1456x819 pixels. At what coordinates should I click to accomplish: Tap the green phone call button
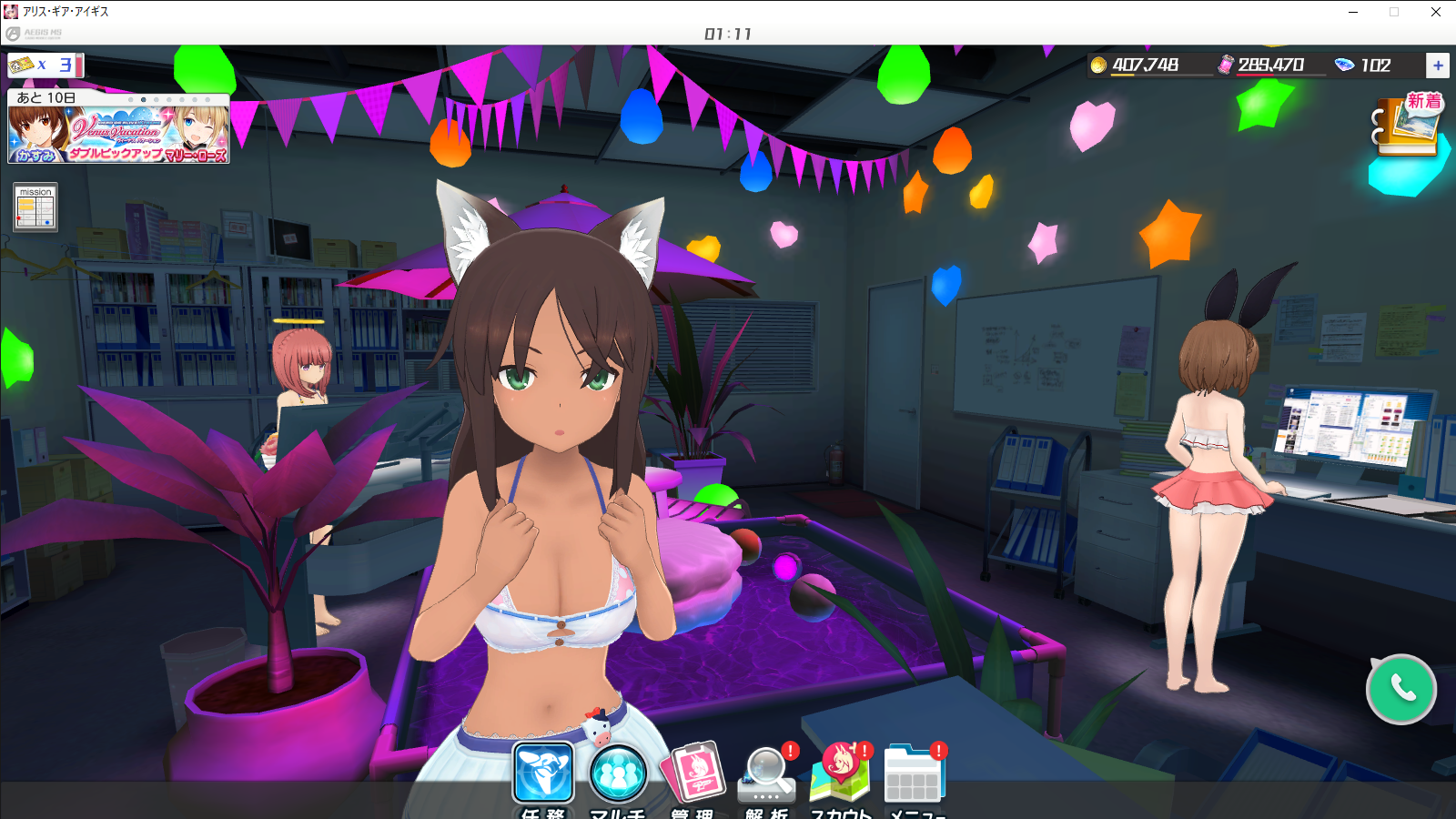(1401, 689)
